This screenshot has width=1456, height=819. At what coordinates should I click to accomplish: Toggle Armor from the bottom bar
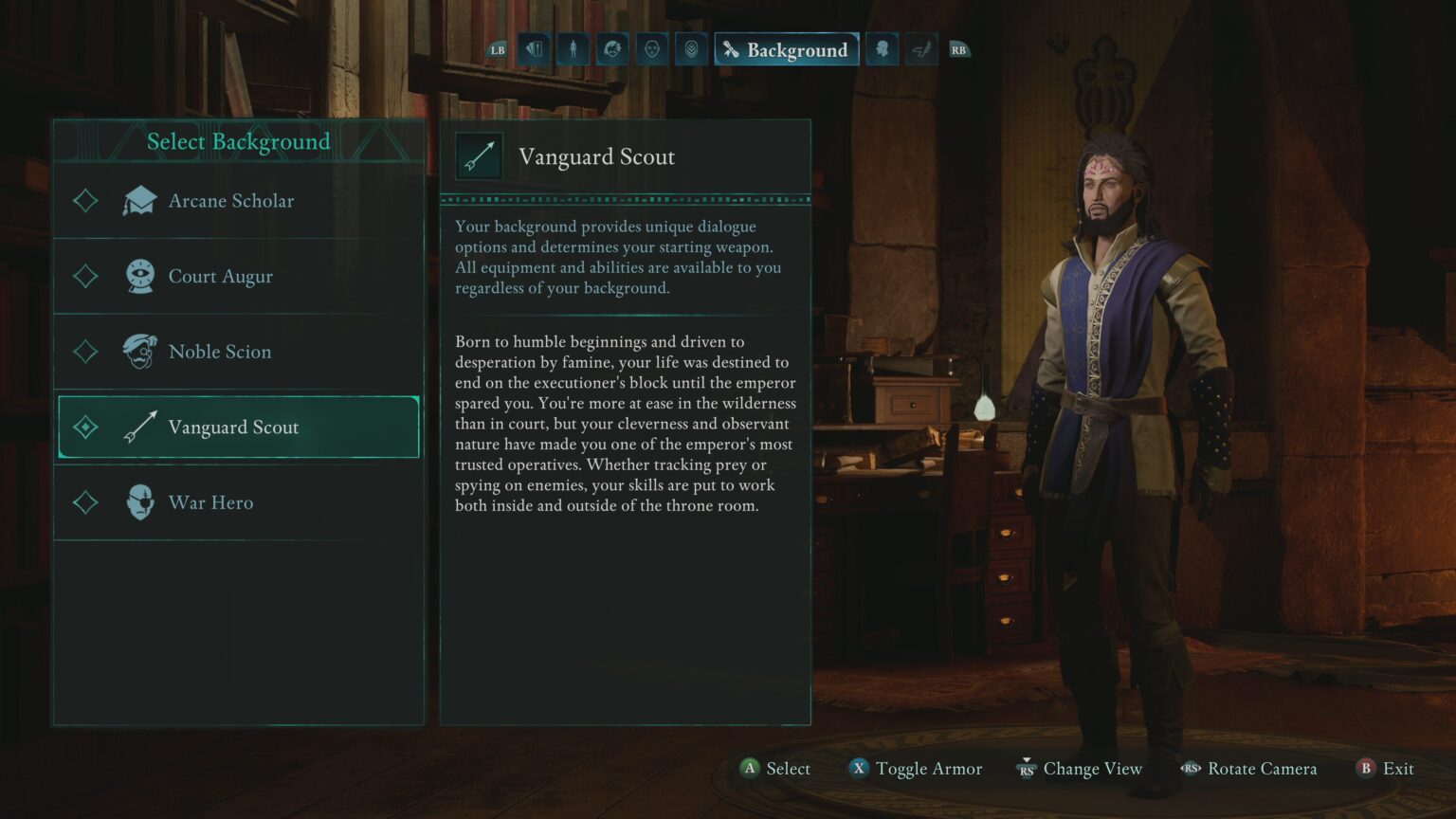coord(916,769)
